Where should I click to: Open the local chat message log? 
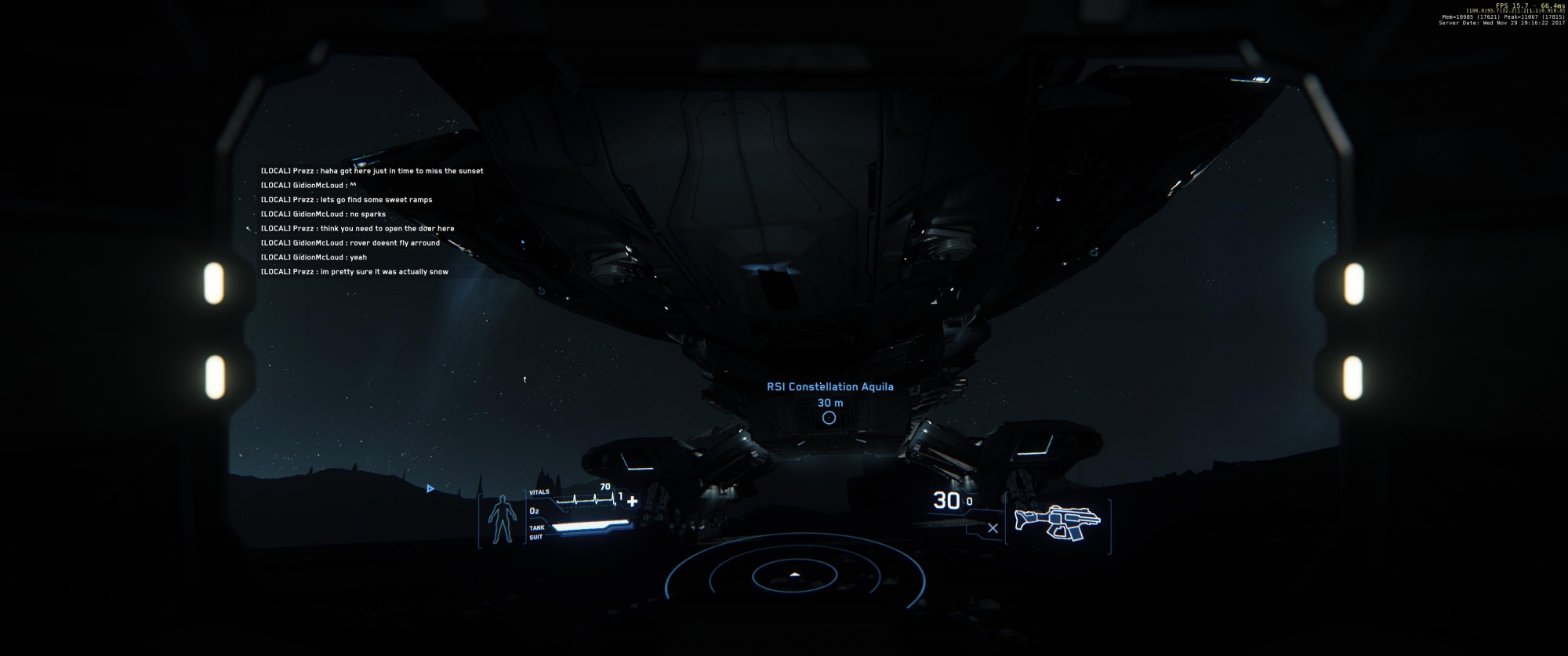coord(372,221)
